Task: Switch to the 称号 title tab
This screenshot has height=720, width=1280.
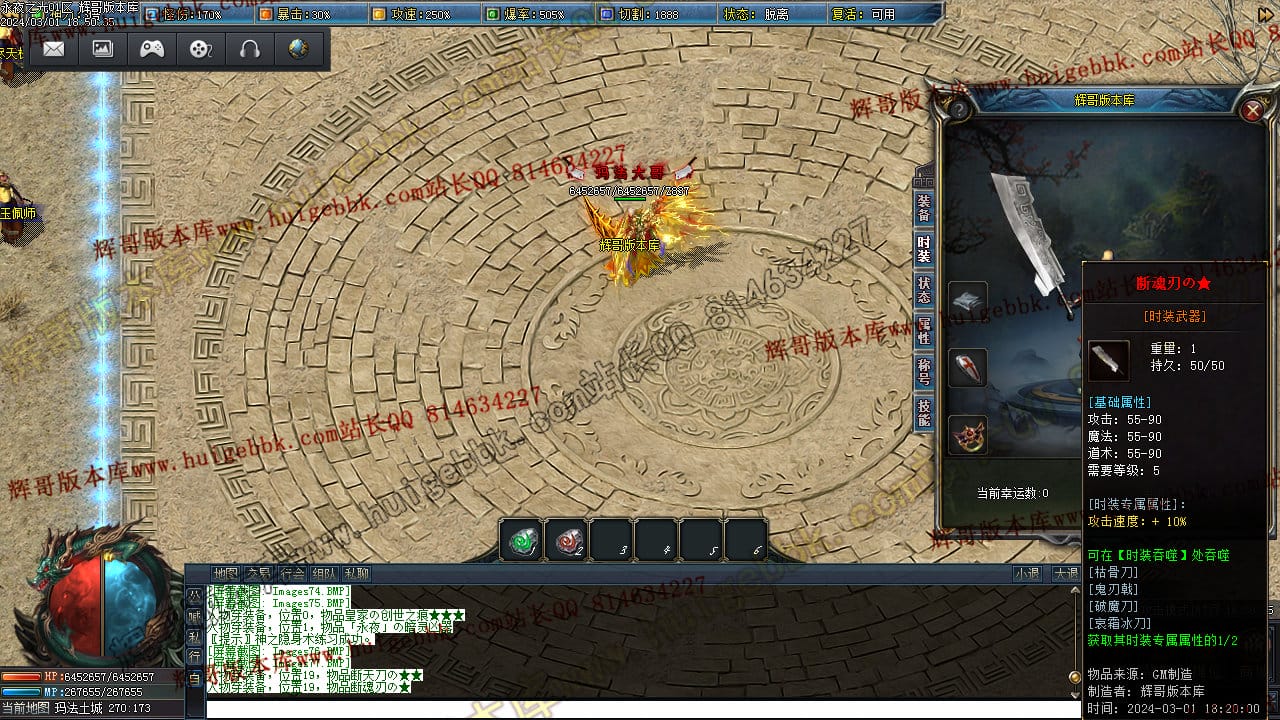Action: pos(924,372)
